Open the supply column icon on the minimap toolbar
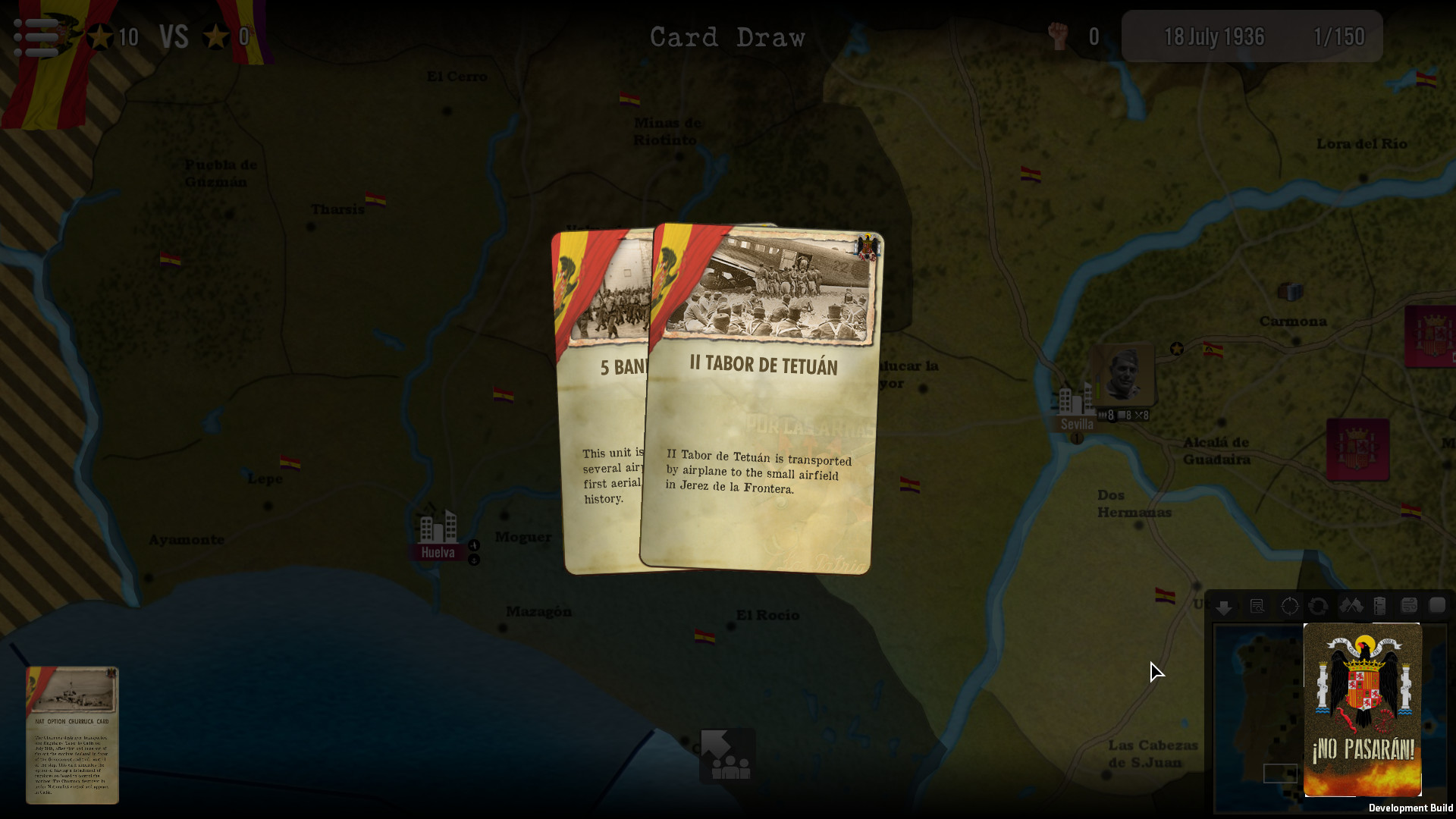 tap(1378, 606)
